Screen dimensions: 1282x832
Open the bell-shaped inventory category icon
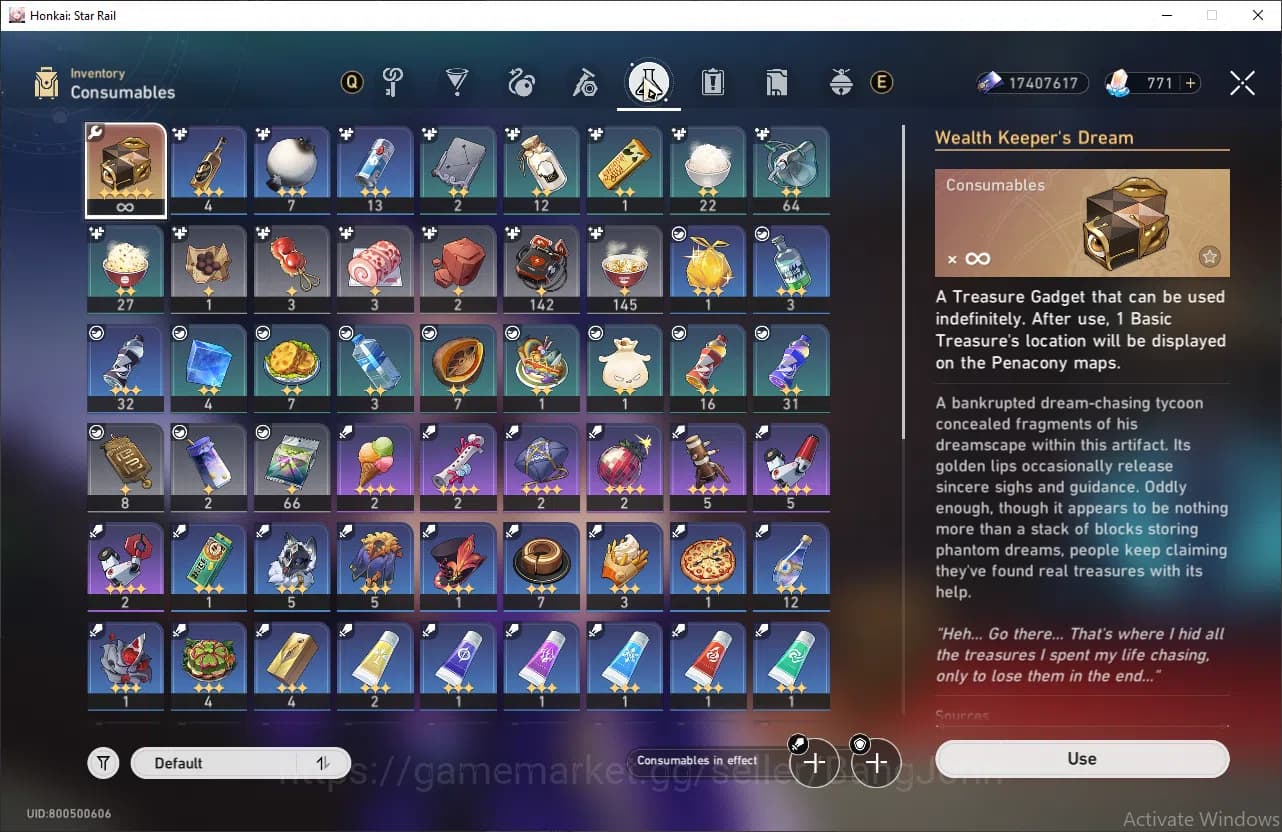(x=842, y=82)
